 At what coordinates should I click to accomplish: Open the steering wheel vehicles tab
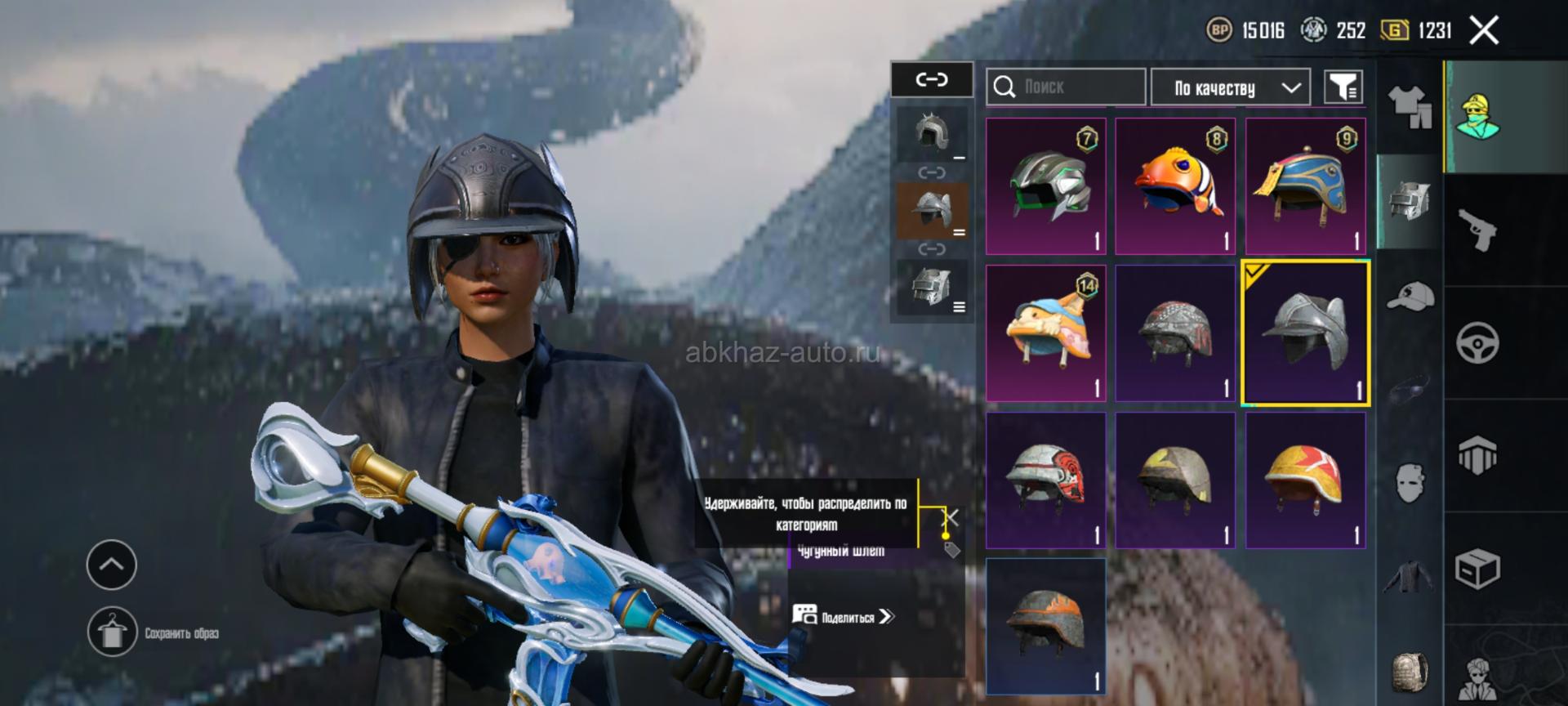[x=1477, y=343]
